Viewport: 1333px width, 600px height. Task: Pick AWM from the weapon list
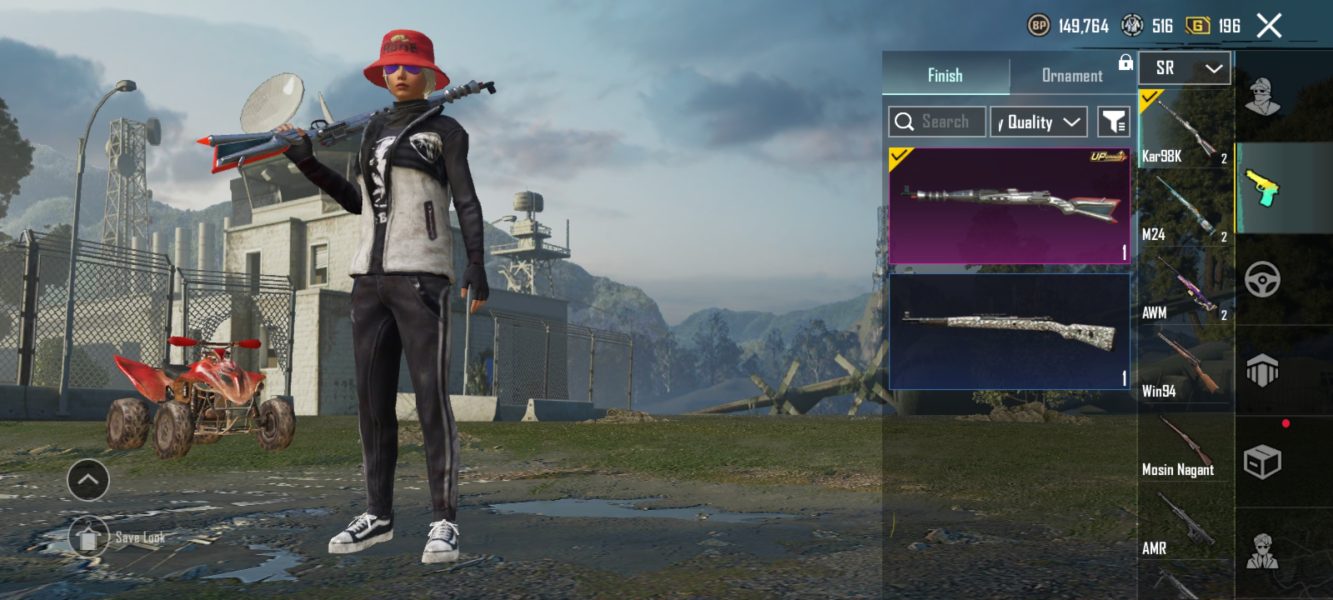pyautogui.click(x=1186, y=287)
